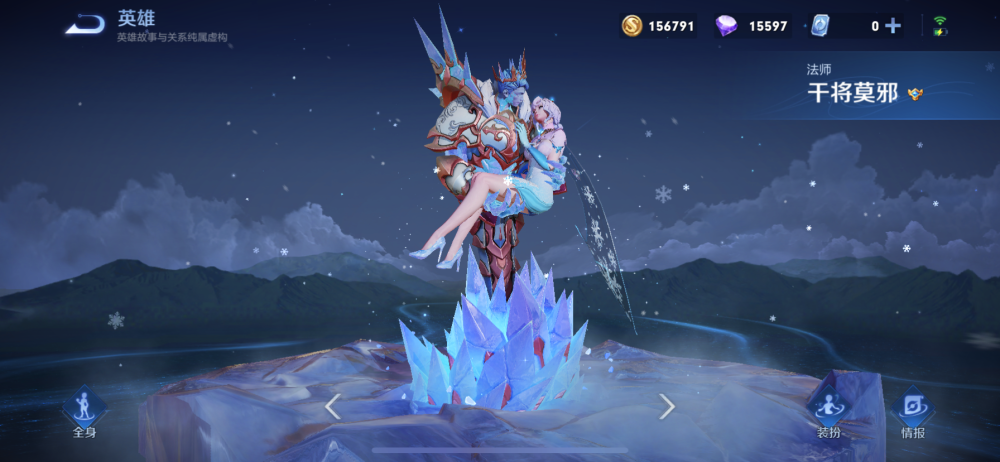Image resolution: width=1000 pixels, height=462 pixels.
Task: Open the 全身 full-body view
Action: 84,412
